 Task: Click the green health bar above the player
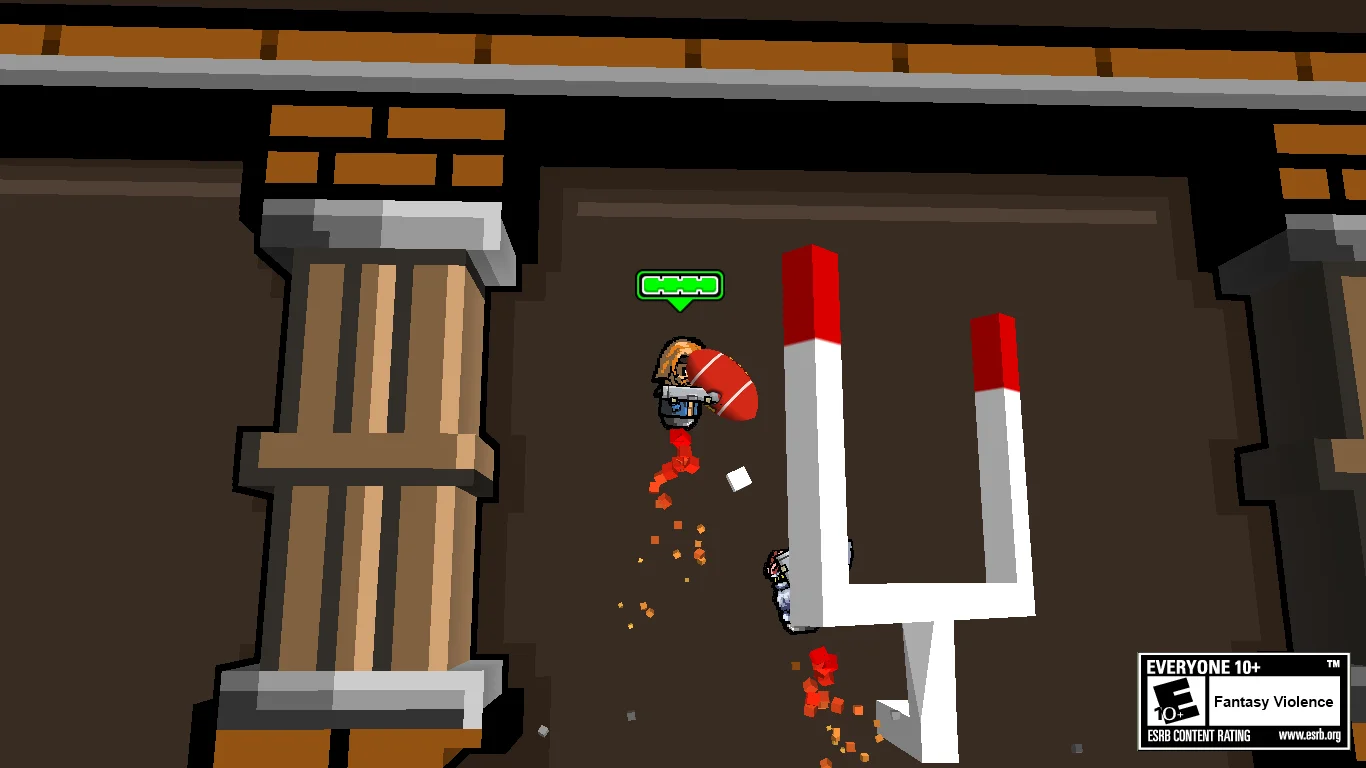click(x=678, y=285)
